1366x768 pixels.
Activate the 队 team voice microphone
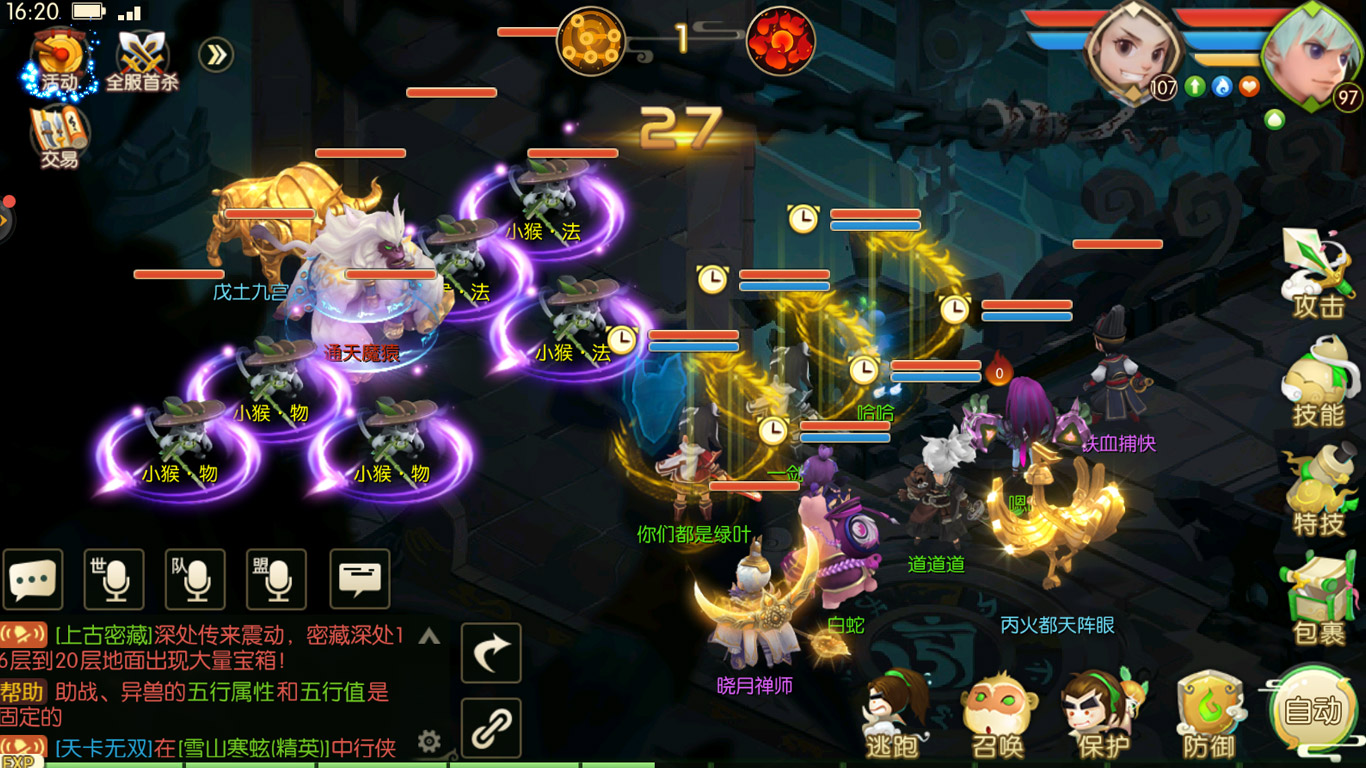coord(195,579)
